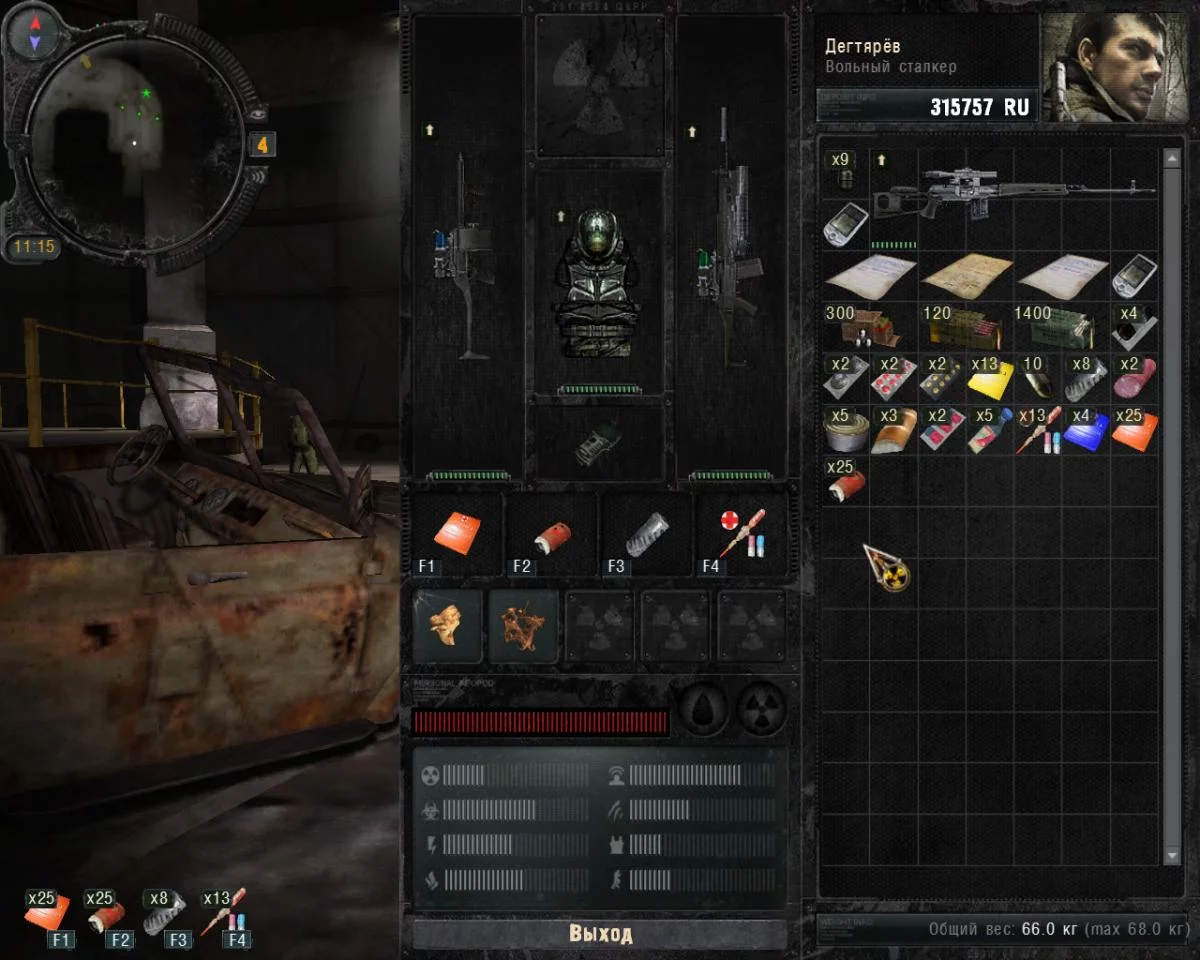Image resolution: width=1200 pixels, height=960 pixels.
Task: Pick the 300-round ammo box
Action: [866, 327]
